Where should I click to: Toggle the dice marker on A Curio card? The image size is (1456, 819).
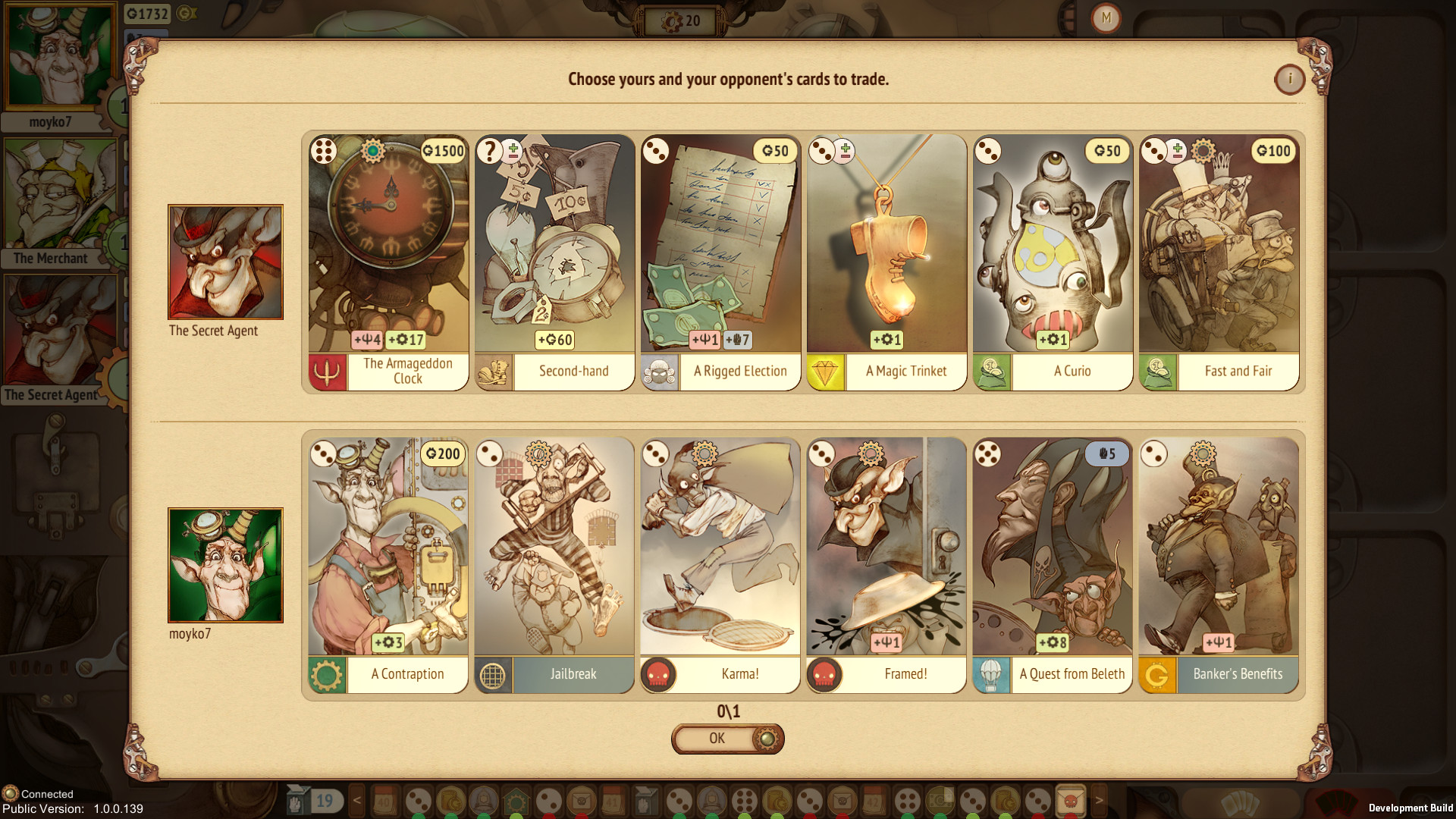[989, 151]
